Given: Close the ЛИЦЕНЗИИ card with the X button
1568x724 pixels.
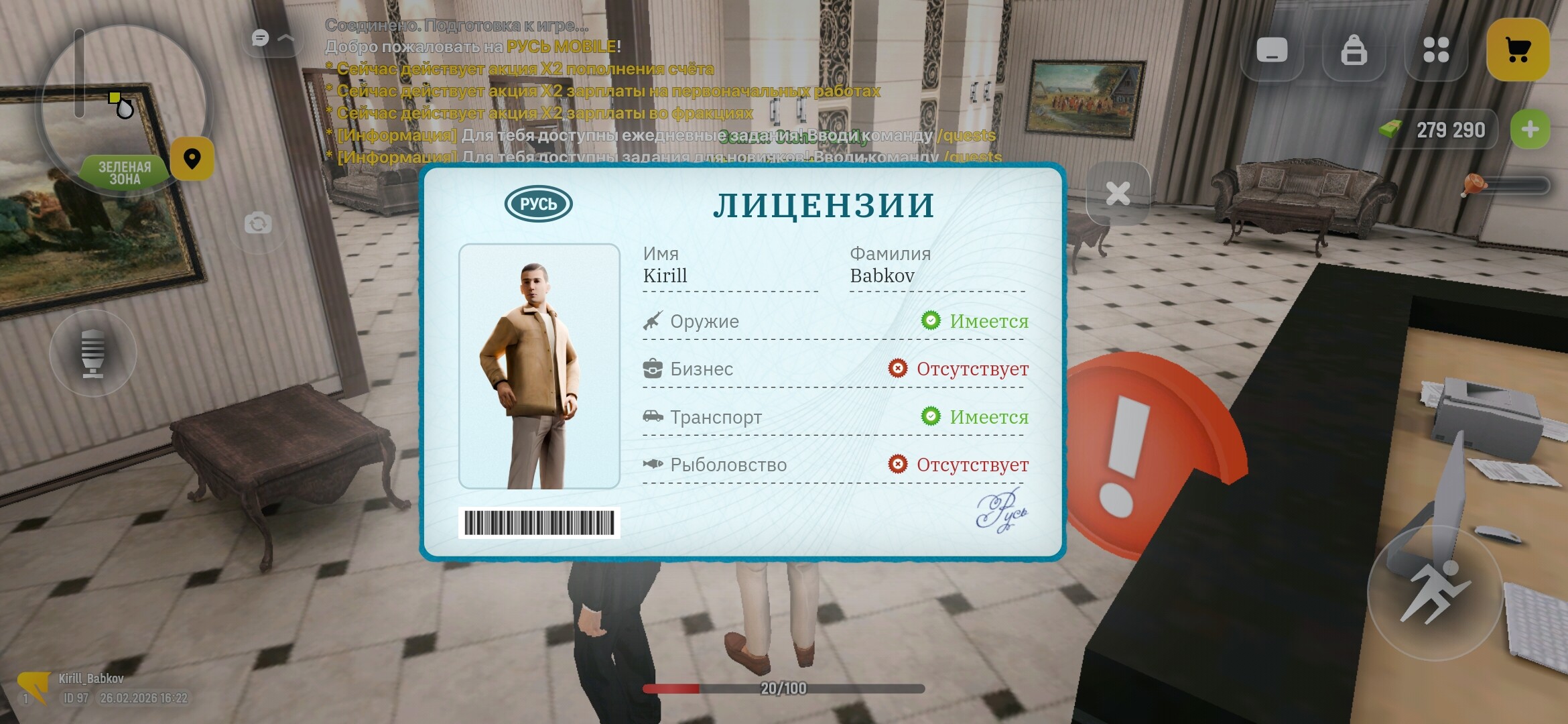Looking at the screenshot, I should pos(1118,194).
